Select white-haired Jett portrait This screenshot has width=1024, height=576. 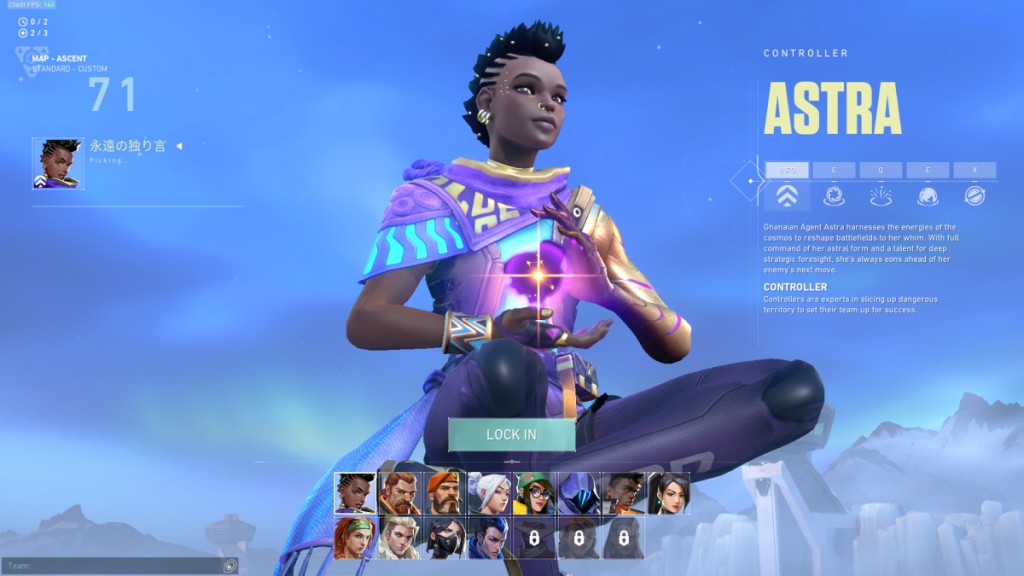(x=489, y=493)
